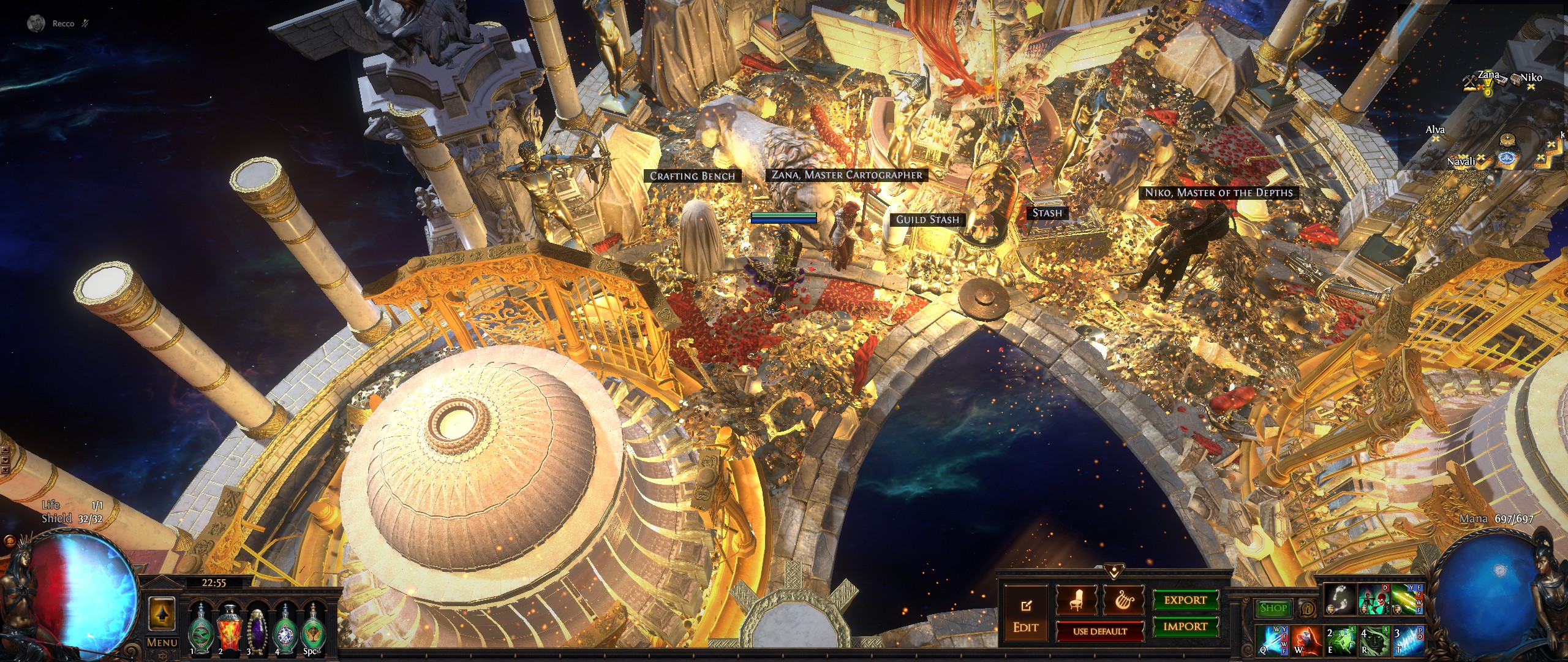Open the Menu button
The image size is (1568, 662).
pyautogui.click(x=162, y=642)
